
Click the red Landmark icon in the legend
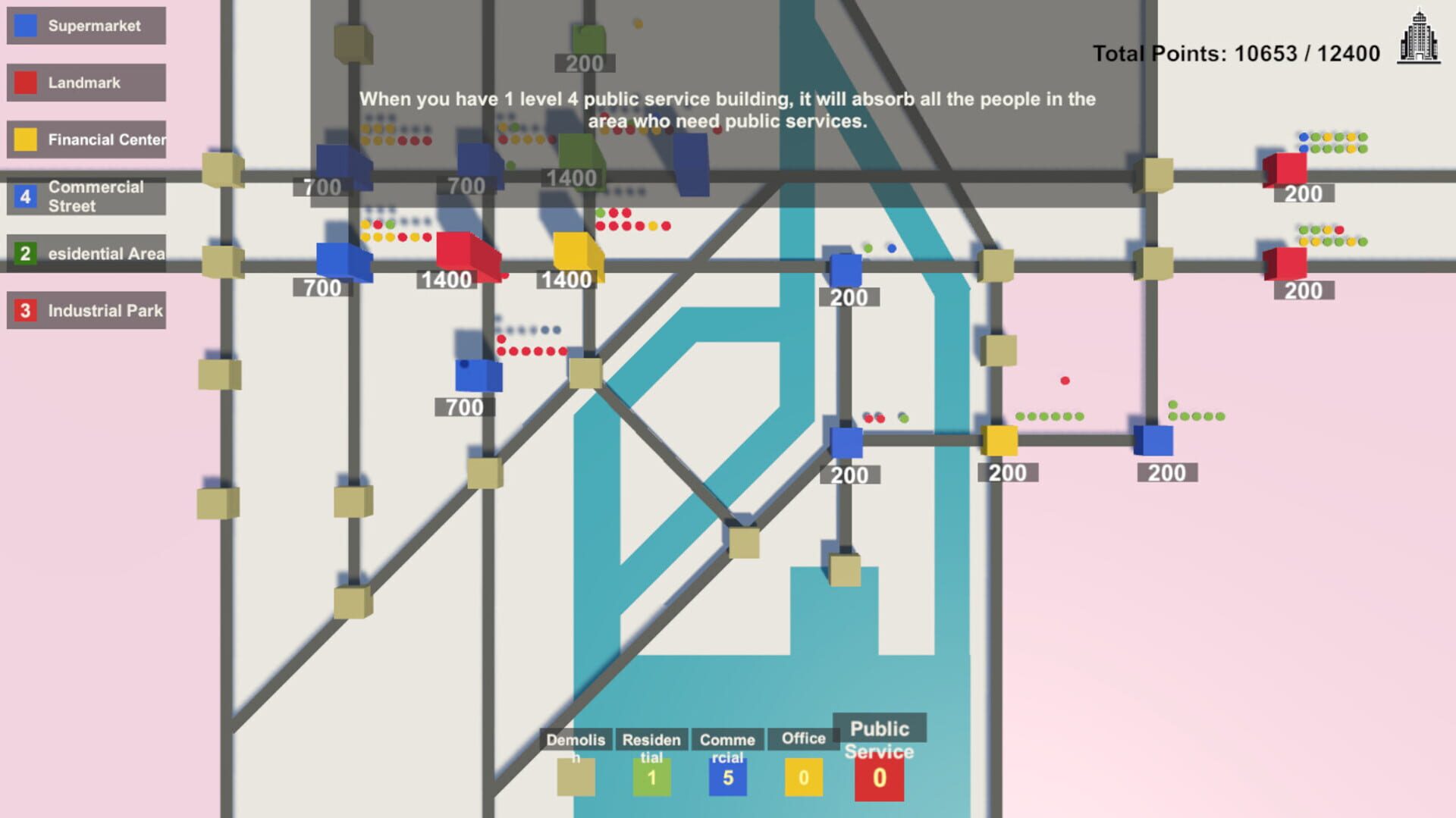coord(24,82)
